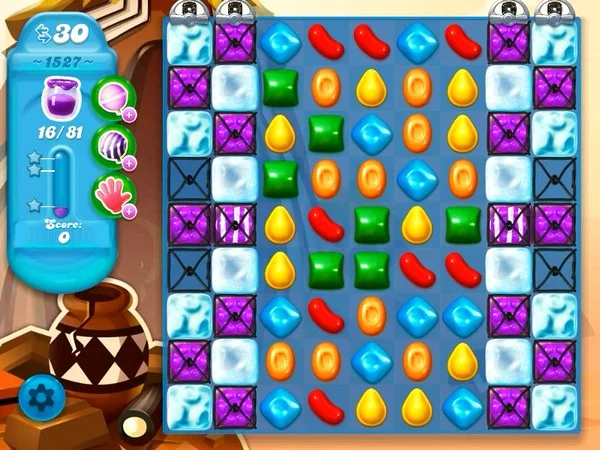Activate the lollipop hammer booster
The width and height of the screenshot is (600, 450).
[x=113, y=96]
